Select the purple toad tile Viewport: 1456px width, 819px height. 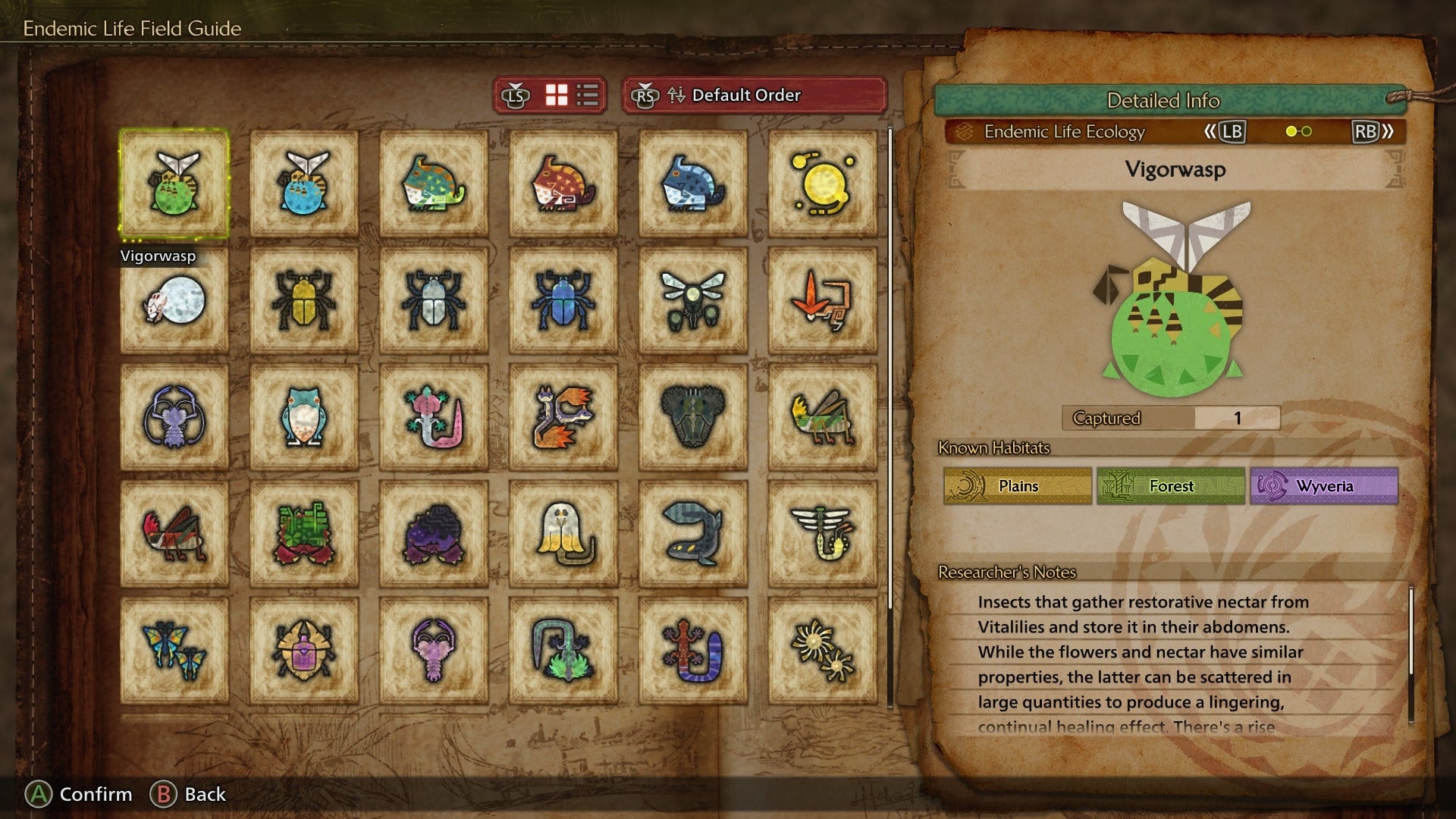pyautogui.click(x=434, y=534)
